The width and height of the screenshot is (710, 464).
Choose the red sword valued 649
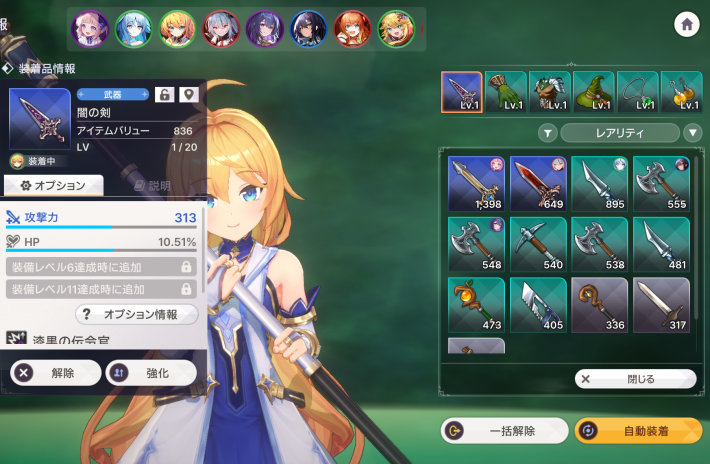pos(537,183)
